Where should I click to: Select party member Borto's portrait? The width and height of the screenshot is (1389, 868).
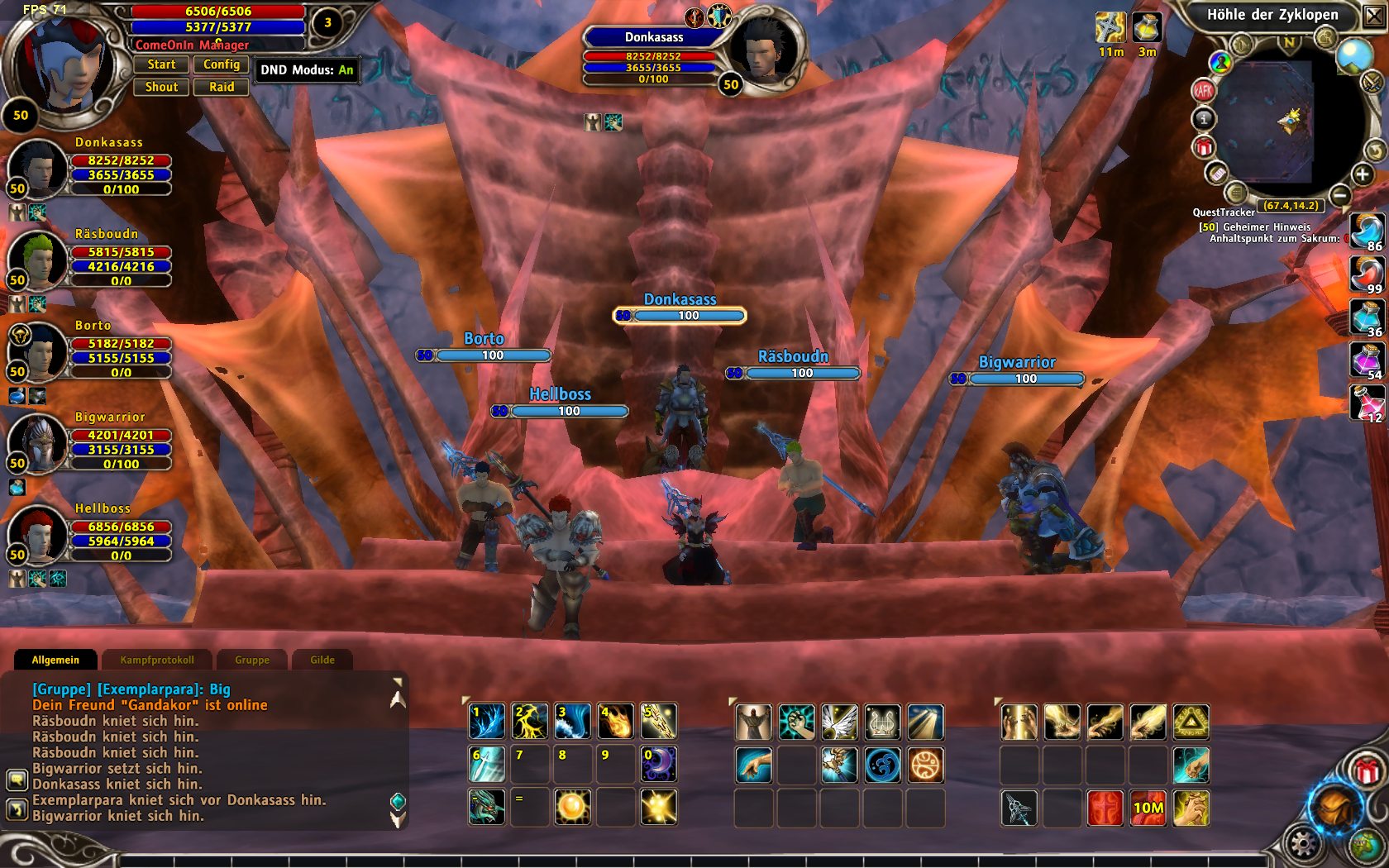tap(38, 351)
